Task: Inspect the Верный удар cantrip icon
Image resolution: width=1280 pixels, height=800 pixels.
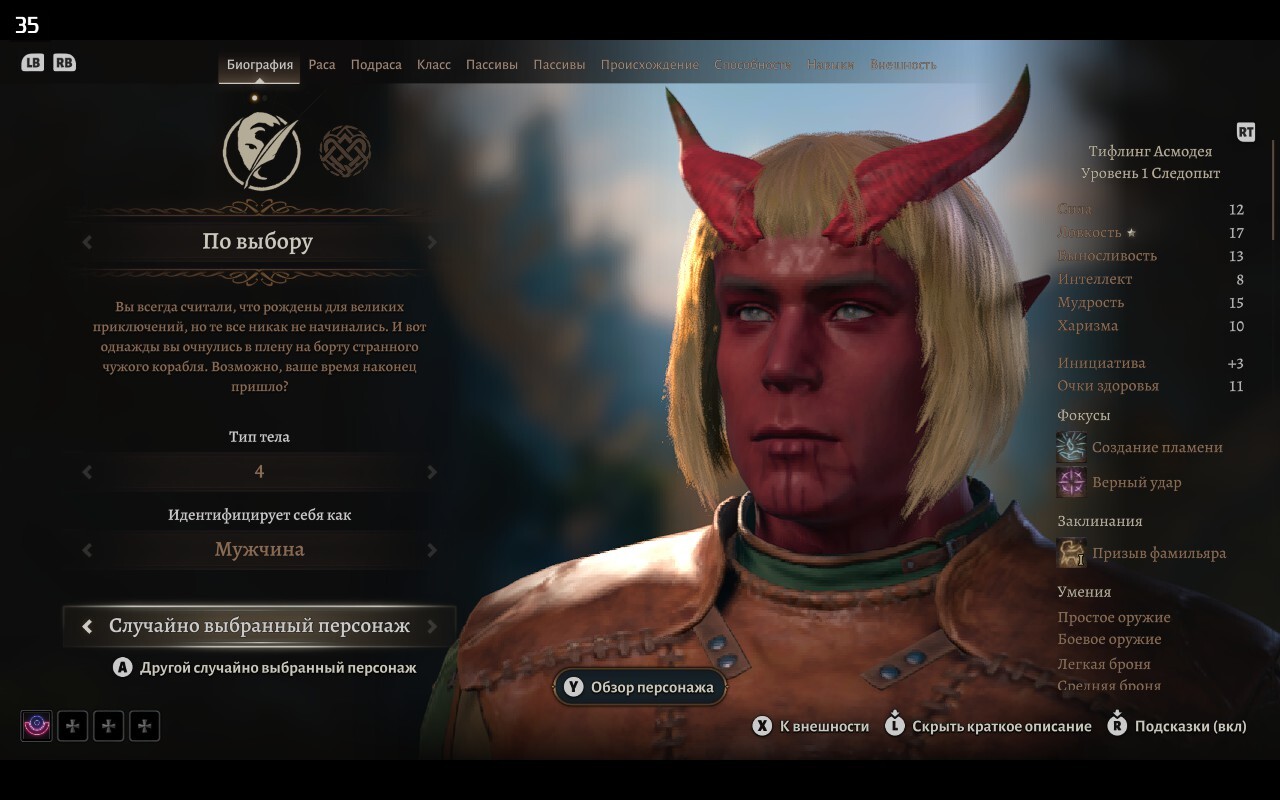Action: 1071,482
